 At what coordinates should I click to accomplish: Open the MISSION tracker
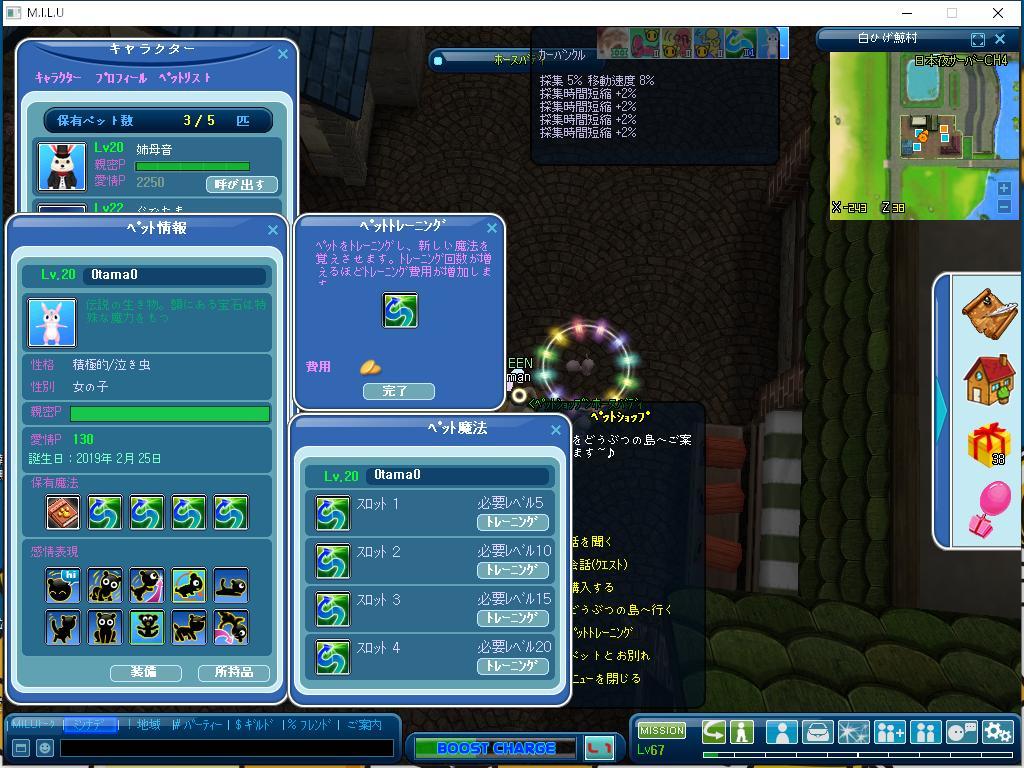tap(661, 731)
